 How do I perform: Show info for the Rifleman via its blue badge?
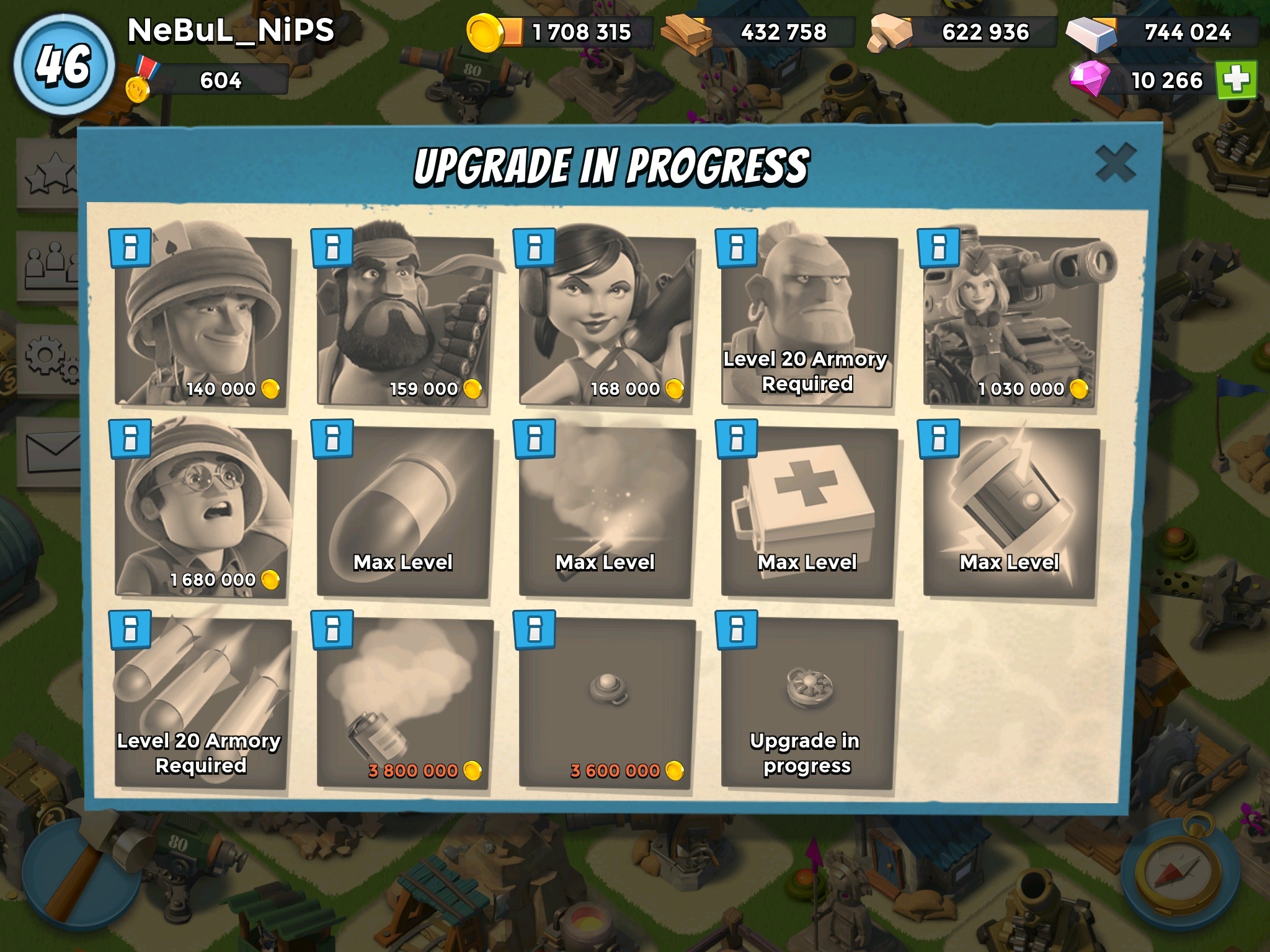(130, 248)
